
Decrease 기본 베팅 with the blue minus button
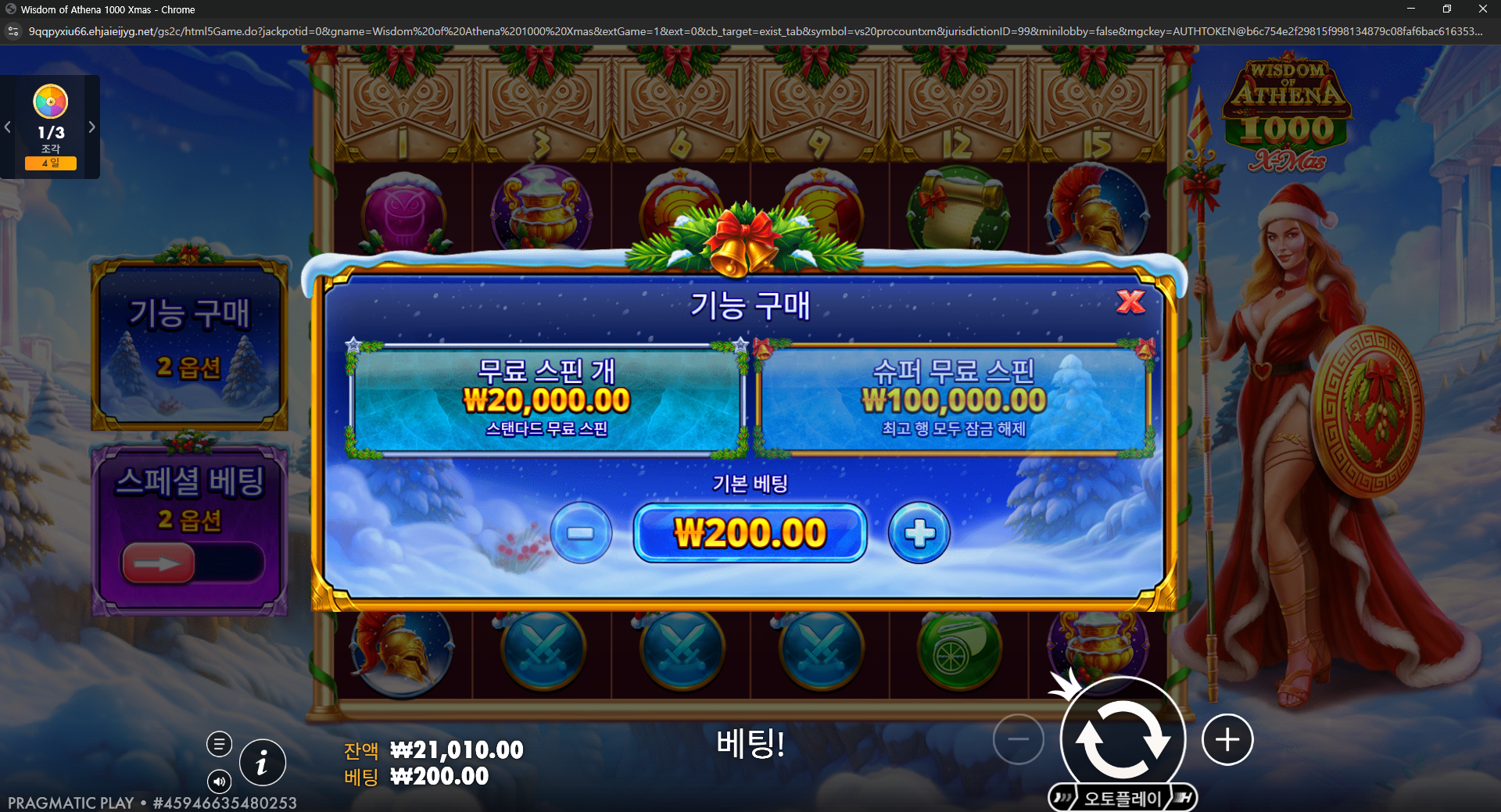[x=581, y=533]
